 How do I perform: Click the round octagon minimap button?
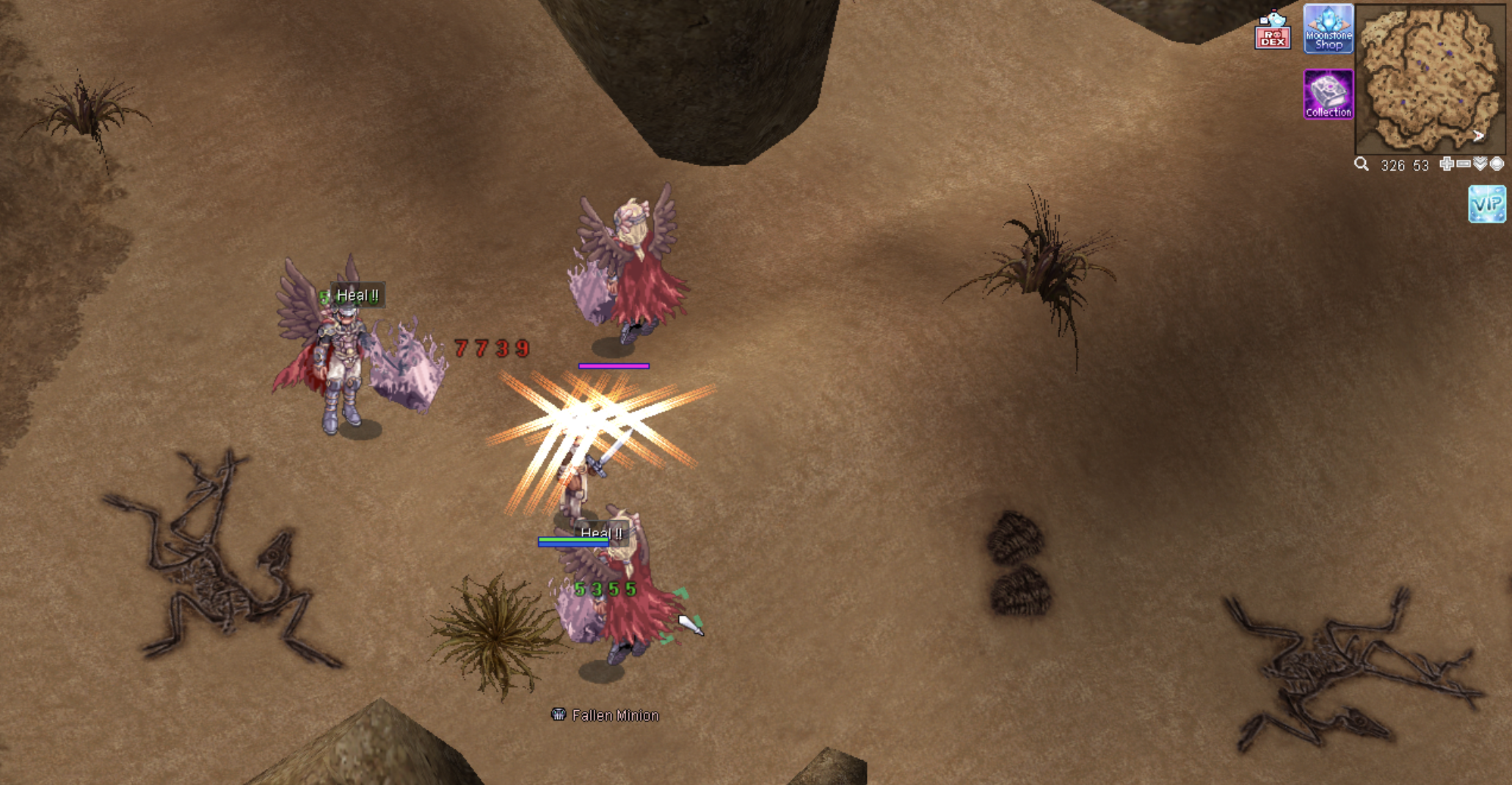(x=1497, y=164)
